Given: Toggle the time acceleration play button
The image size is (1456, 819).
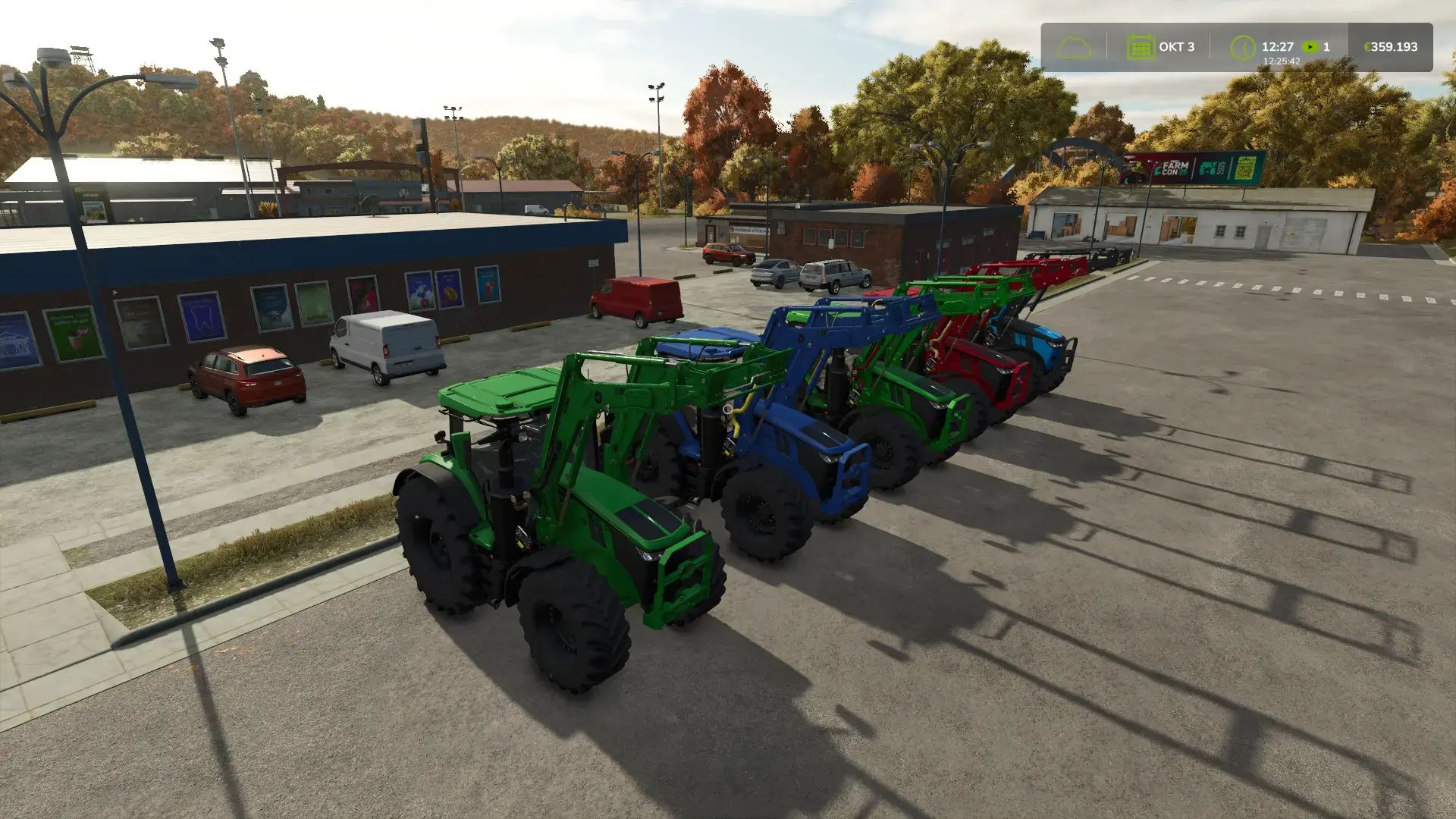Looking at the screenshot, I should pos(1310,46).
